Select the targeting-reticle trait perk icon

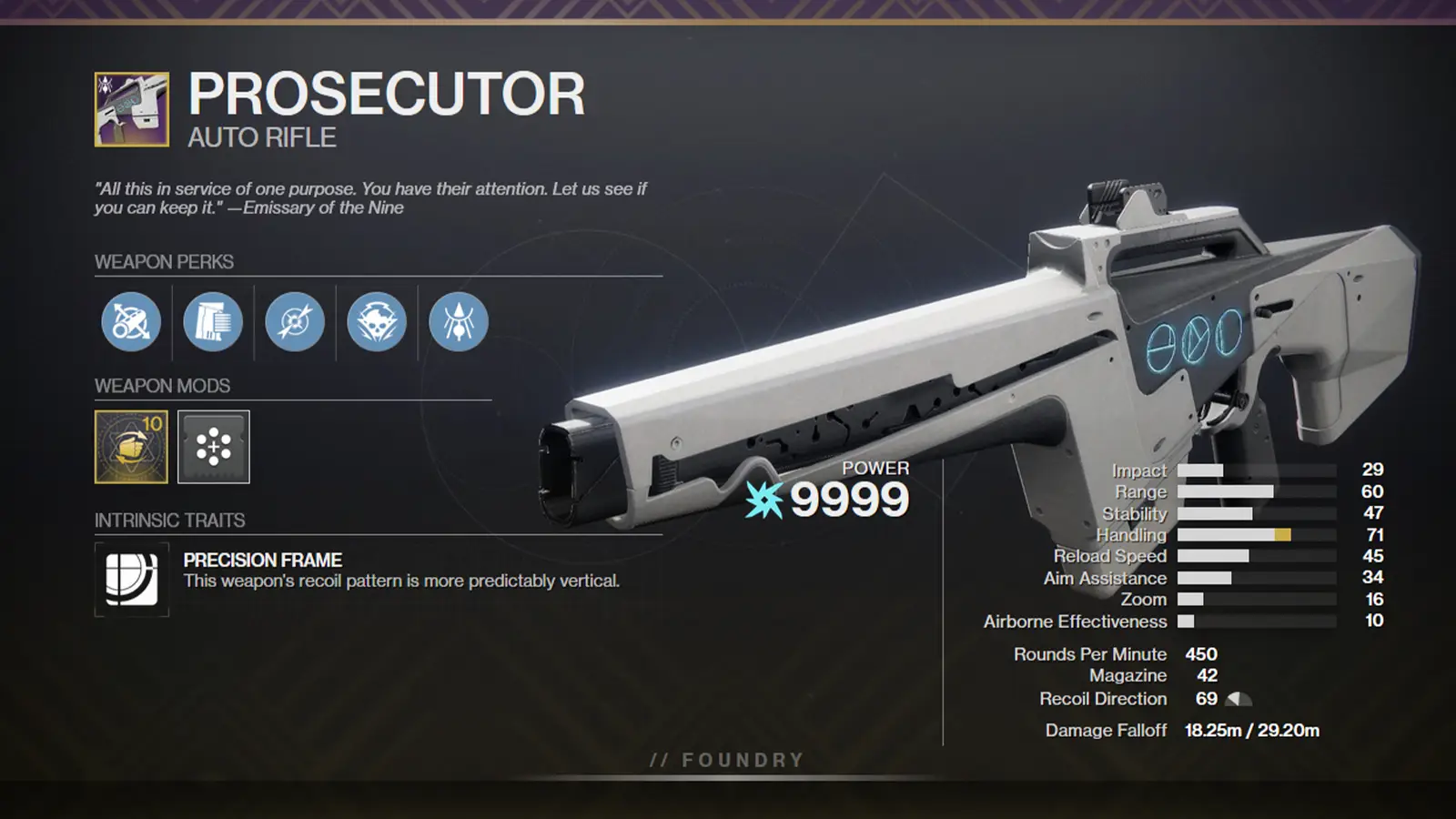(293, 322)
